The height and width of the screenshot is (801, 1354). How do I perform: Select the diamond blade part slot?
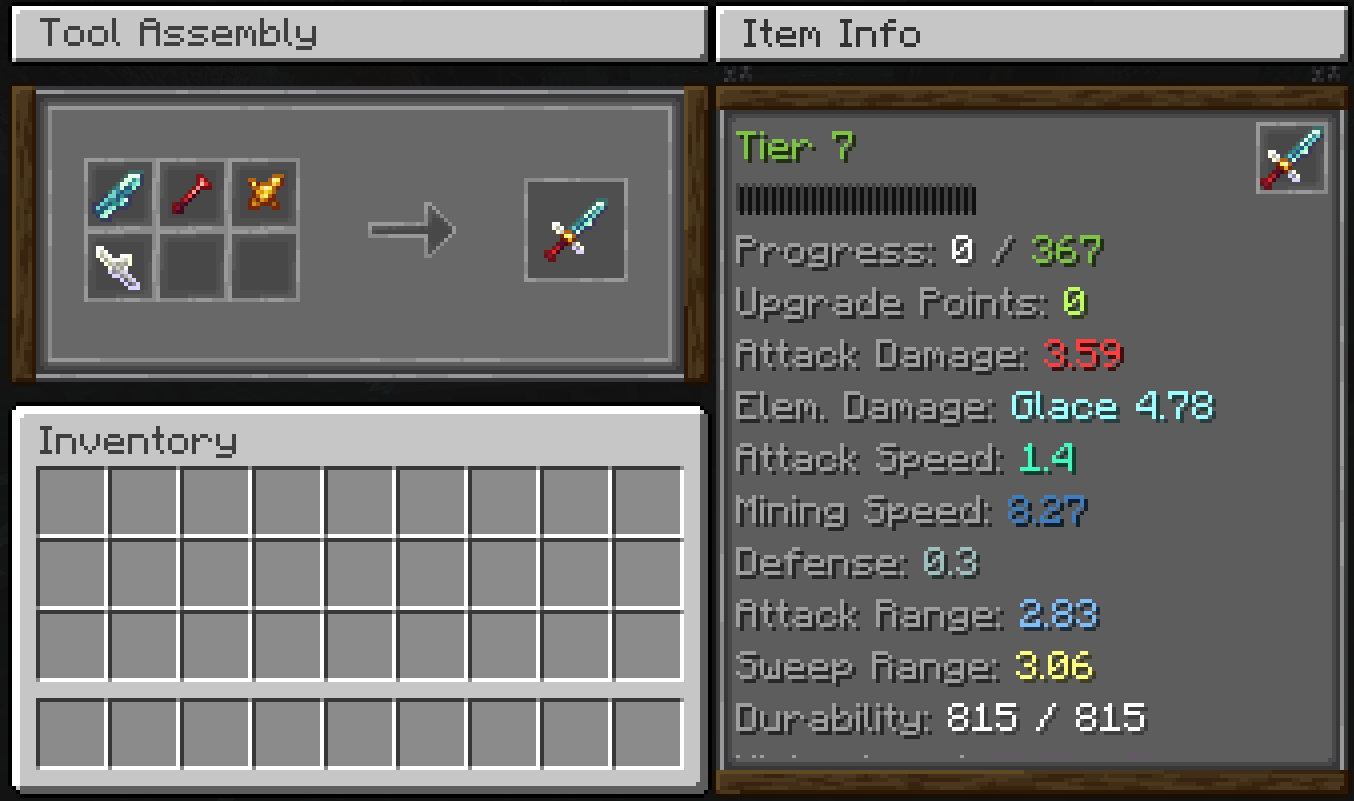119,194
